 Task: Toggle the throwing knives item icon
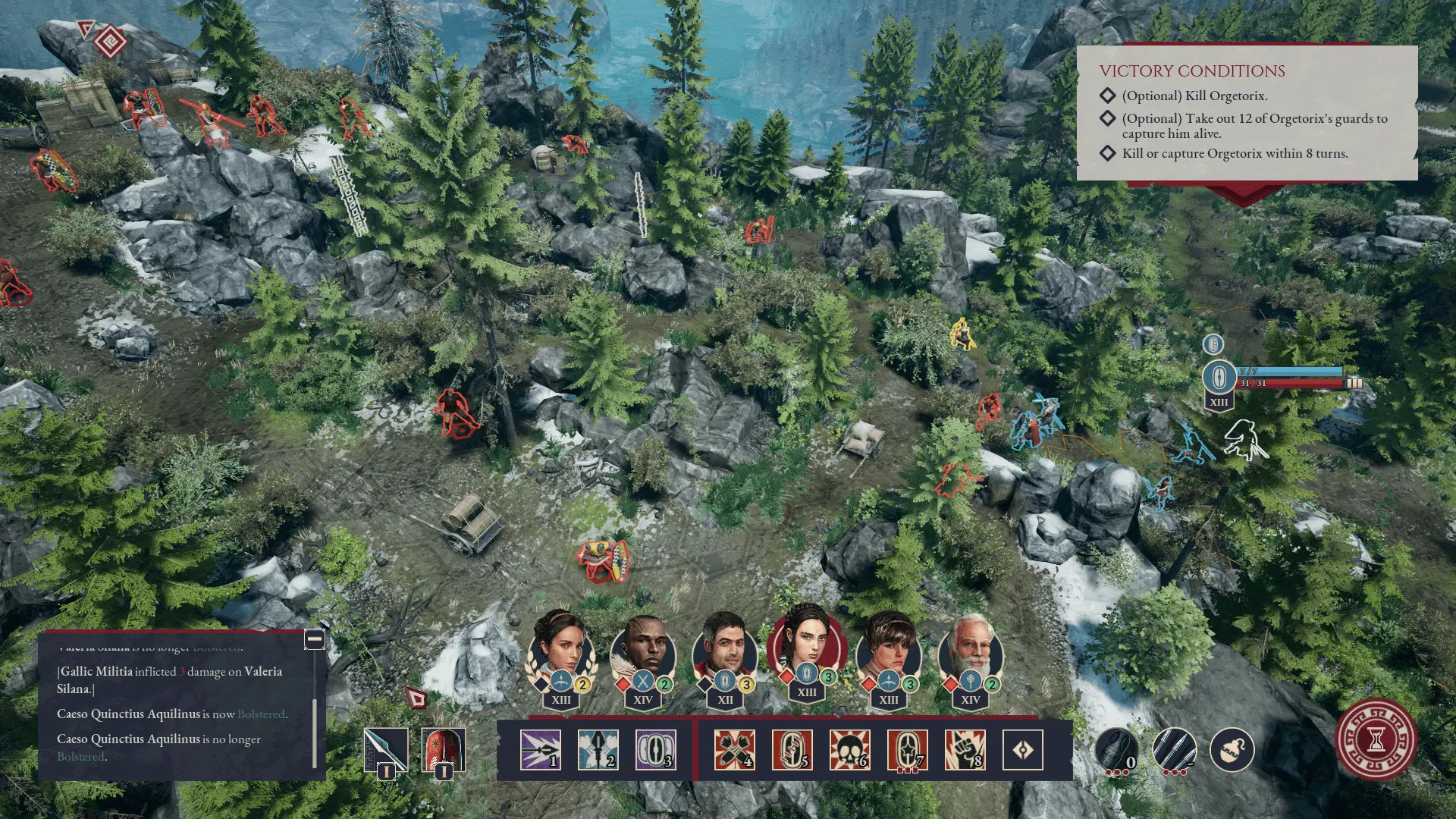click(x=1174, y=752)
